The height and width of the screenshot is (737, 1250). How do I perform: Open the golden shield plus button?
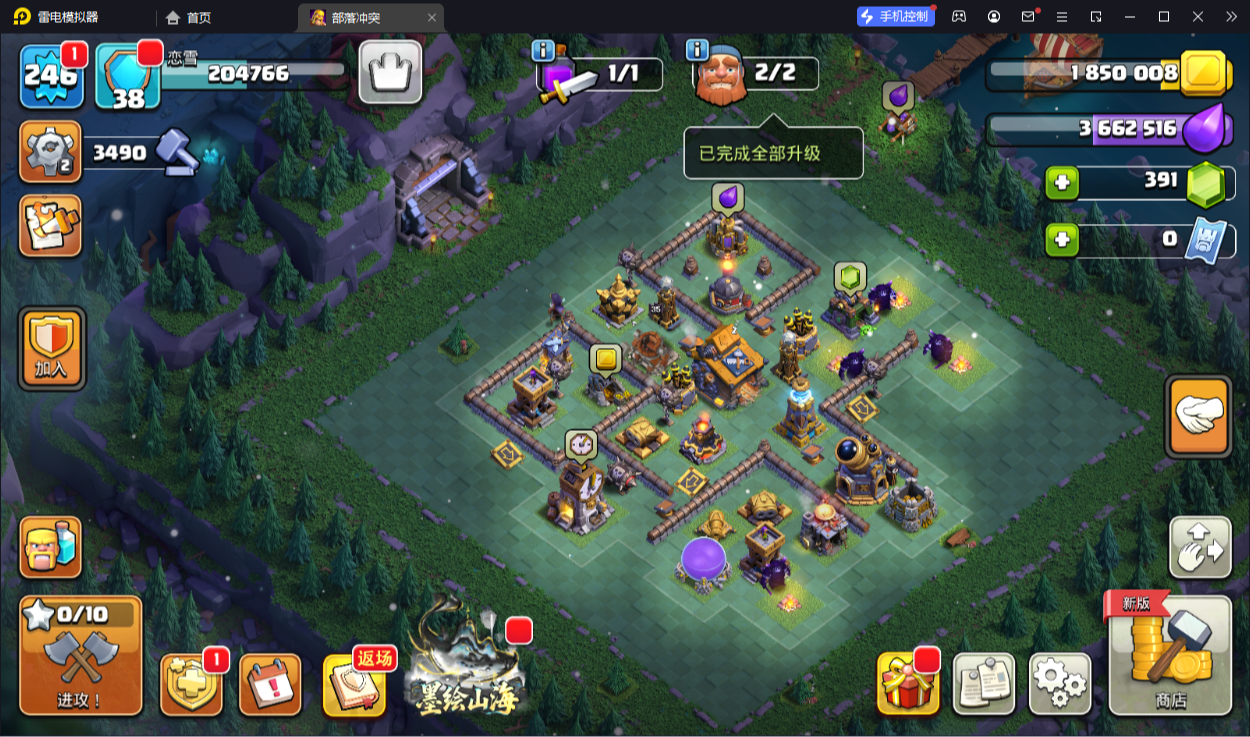click(191, 685)
